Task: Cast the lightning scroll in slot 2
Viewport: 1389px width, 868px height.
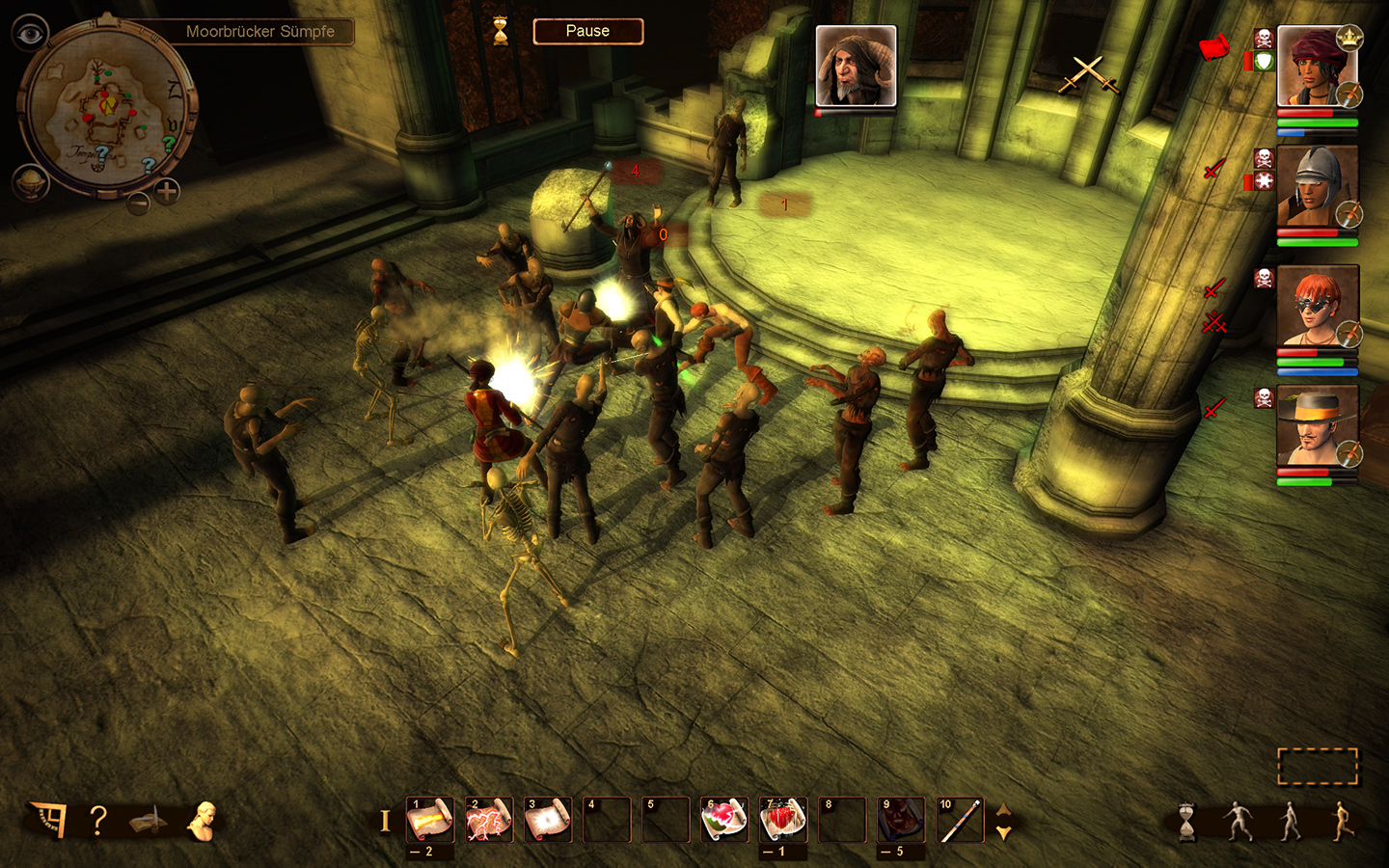Action: pyautogui.click(x=489, y=820)
